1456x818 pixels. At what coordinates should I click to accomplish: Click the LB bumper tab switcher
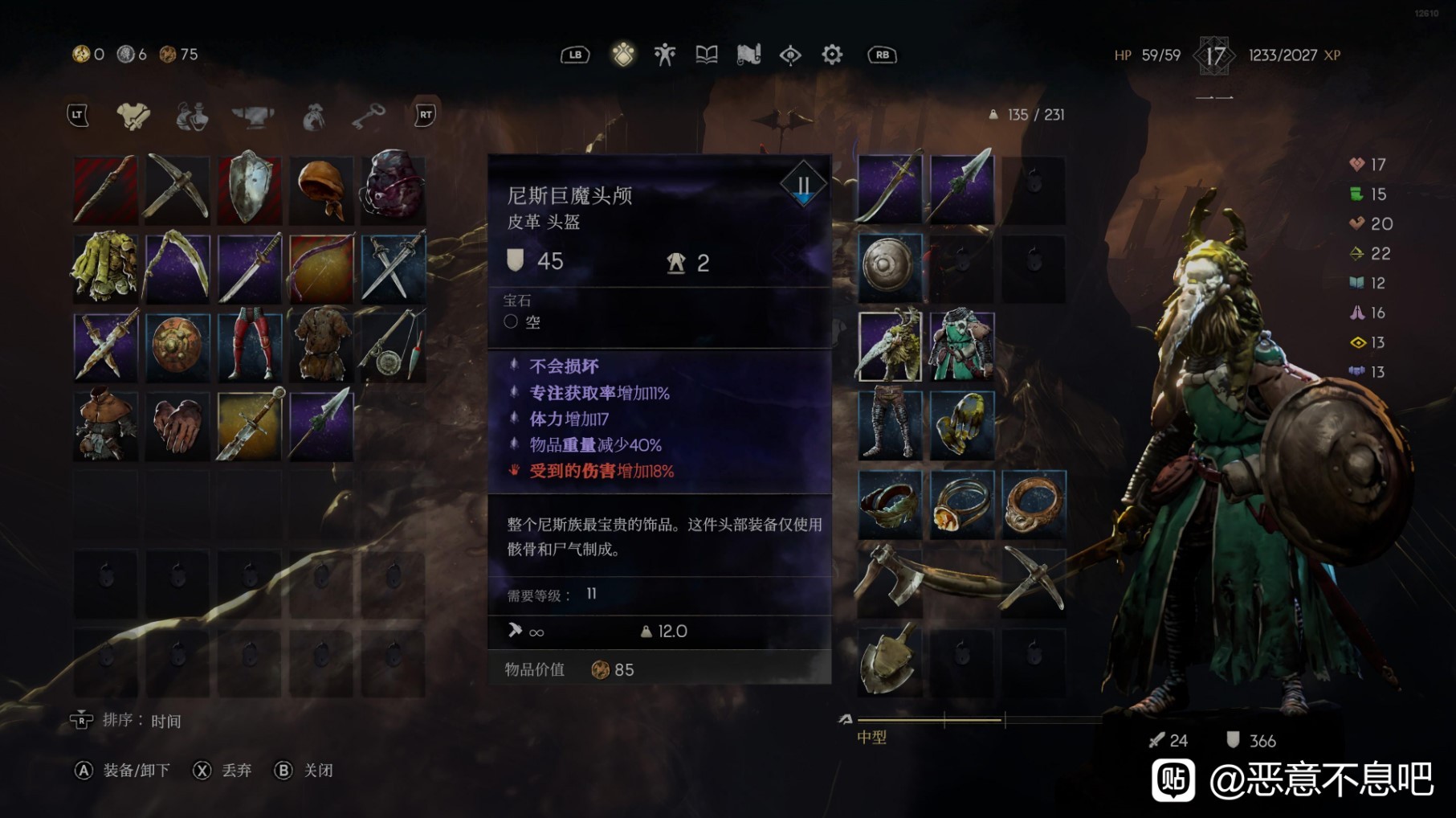[576, 55]
